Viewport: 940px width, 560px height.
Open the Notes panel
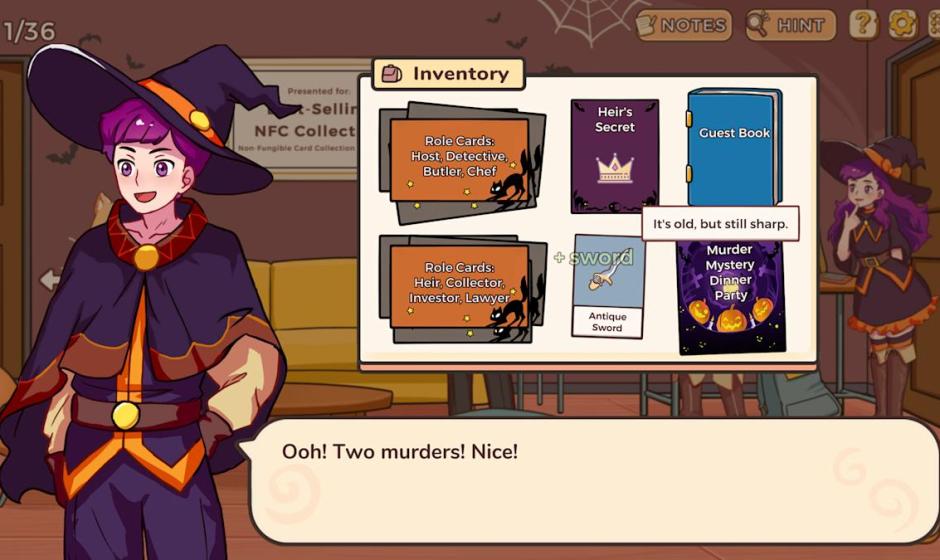tap(682, 24)
